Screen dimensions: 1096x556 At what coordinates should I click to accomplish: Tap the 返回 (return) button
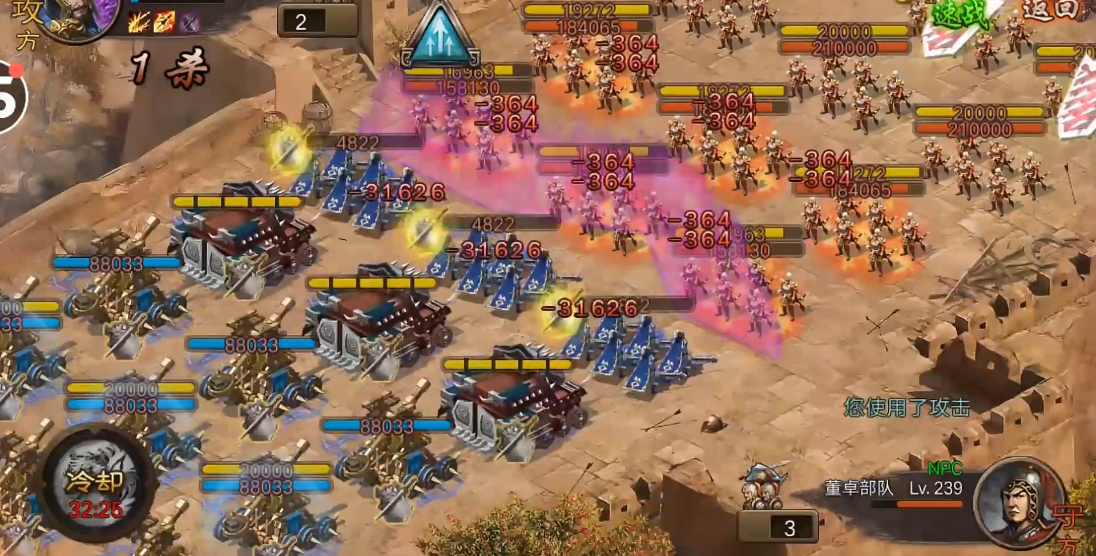(x=1050, y=12)
